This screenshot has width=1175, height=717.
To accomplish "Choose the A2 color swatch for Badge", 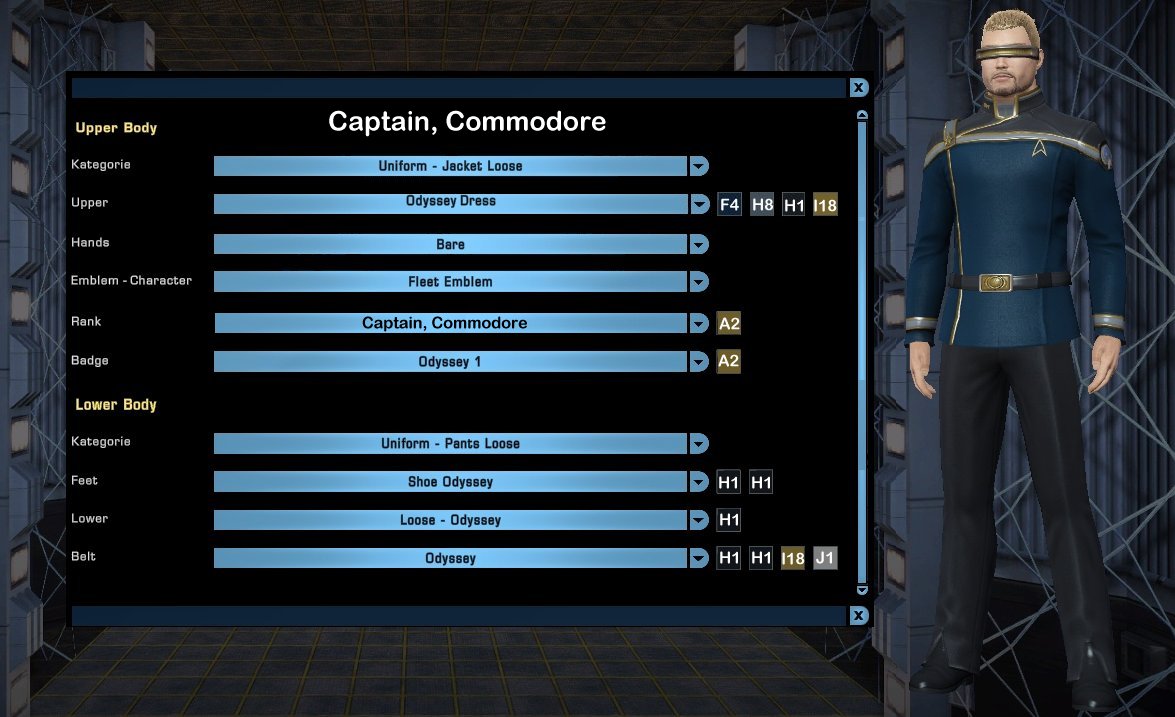I will (x=729, y=361).
